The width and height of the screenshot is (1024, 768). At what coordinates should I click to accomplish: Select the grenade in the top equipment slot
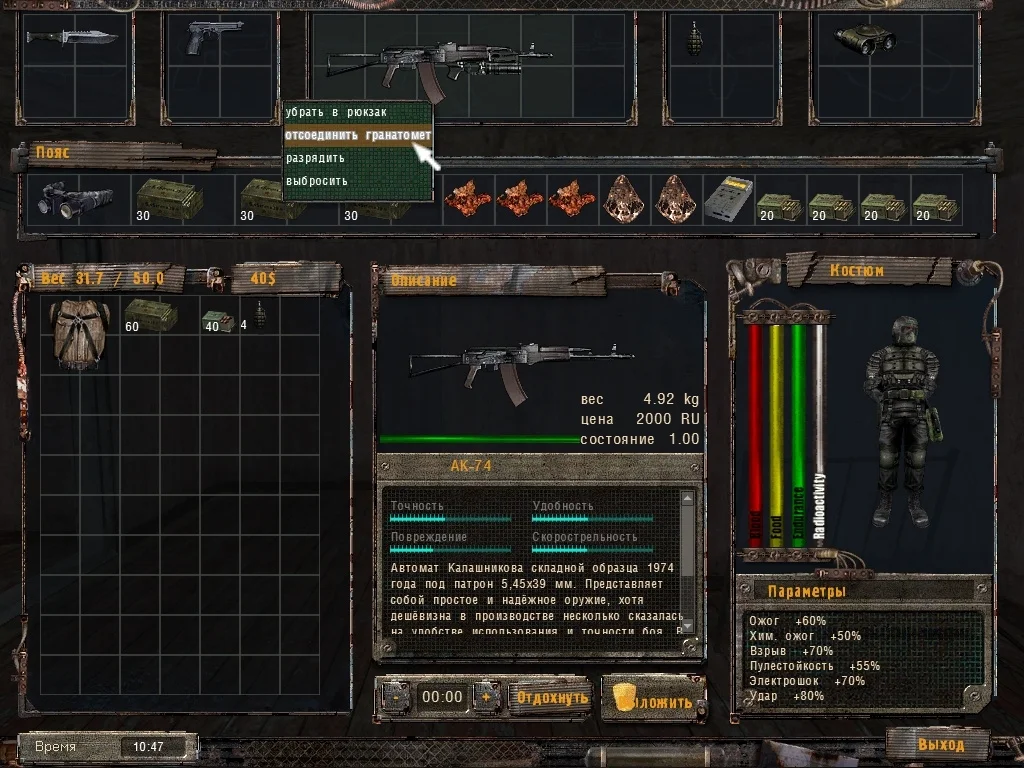coord(695,39)
